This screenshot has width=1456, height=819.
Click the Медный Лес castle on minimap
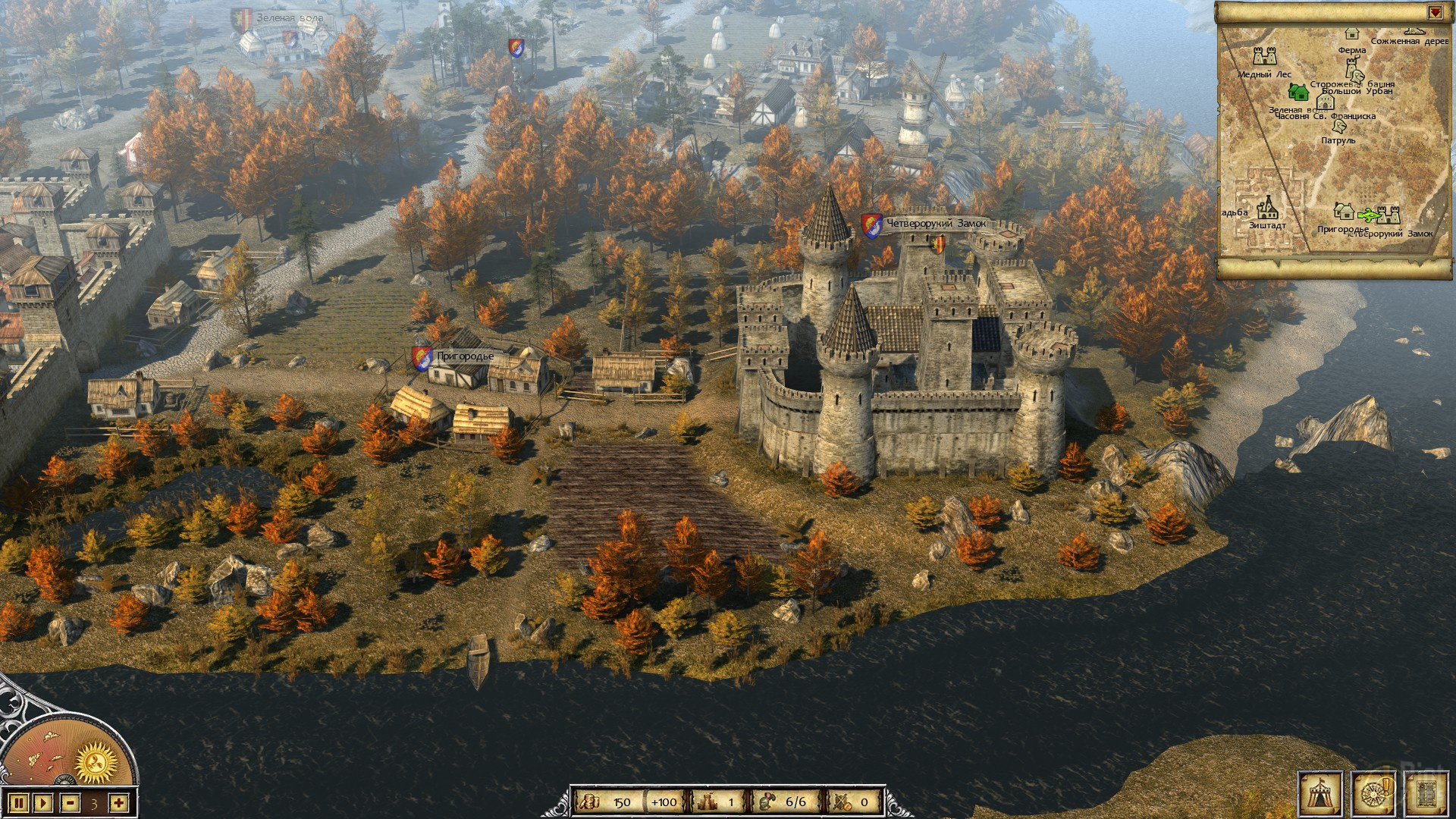(1264, 56)
